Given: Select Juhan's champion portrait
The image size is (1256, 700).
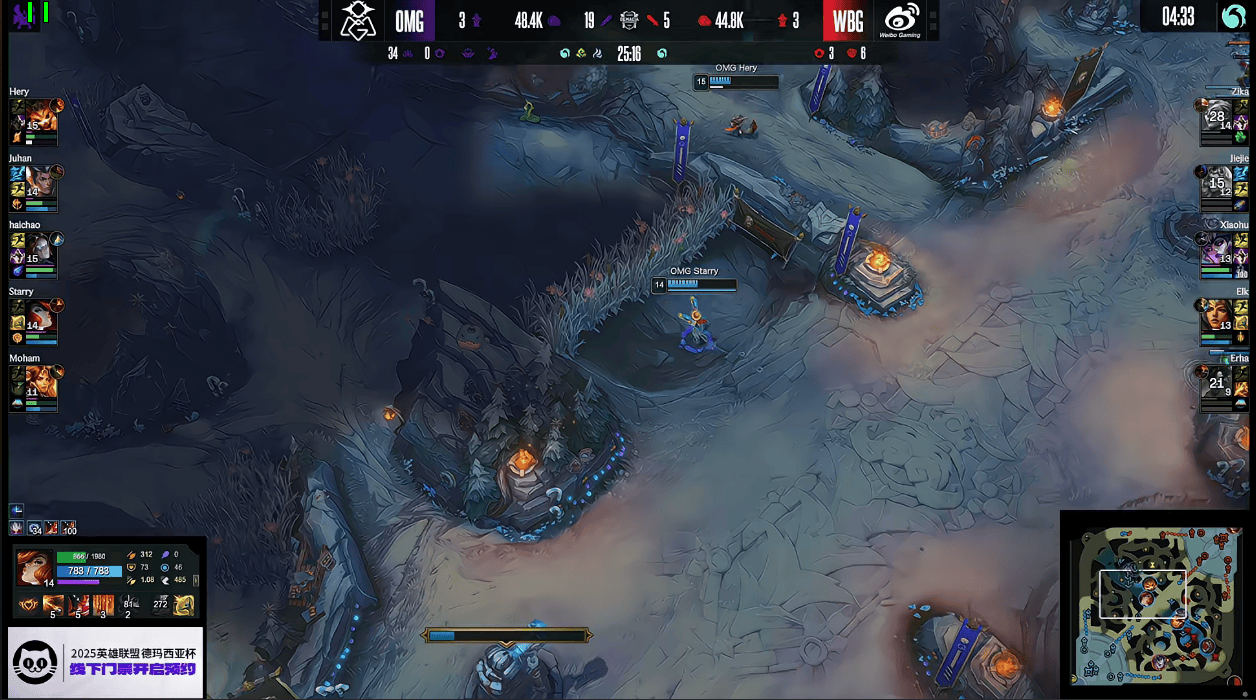Looking at the screenshot, I should pyautogui.click(x=41, y=181).
